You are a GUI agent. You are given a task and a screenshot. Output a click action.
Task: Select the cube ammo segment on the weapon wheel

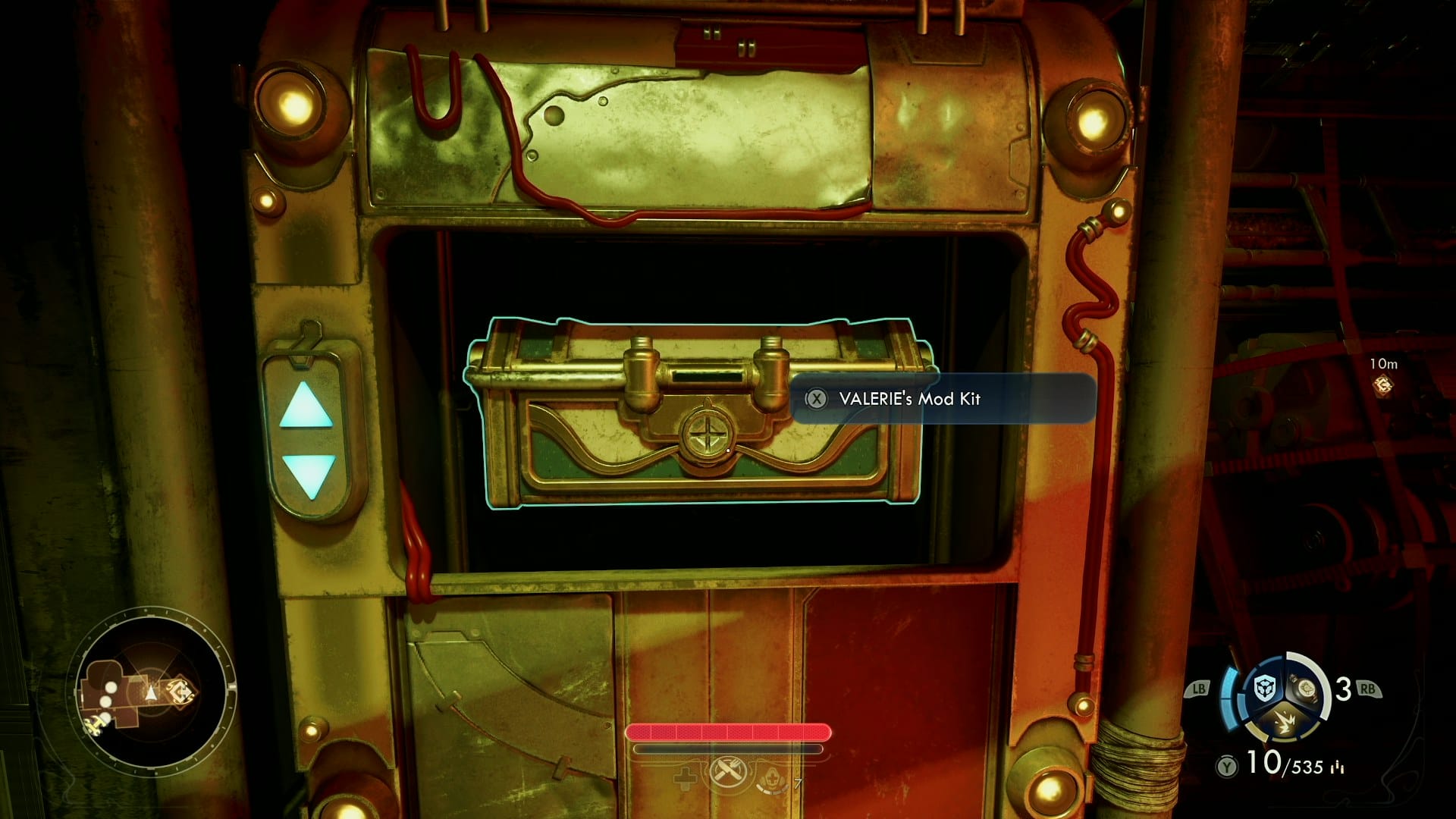click(x=1264, y=686)
